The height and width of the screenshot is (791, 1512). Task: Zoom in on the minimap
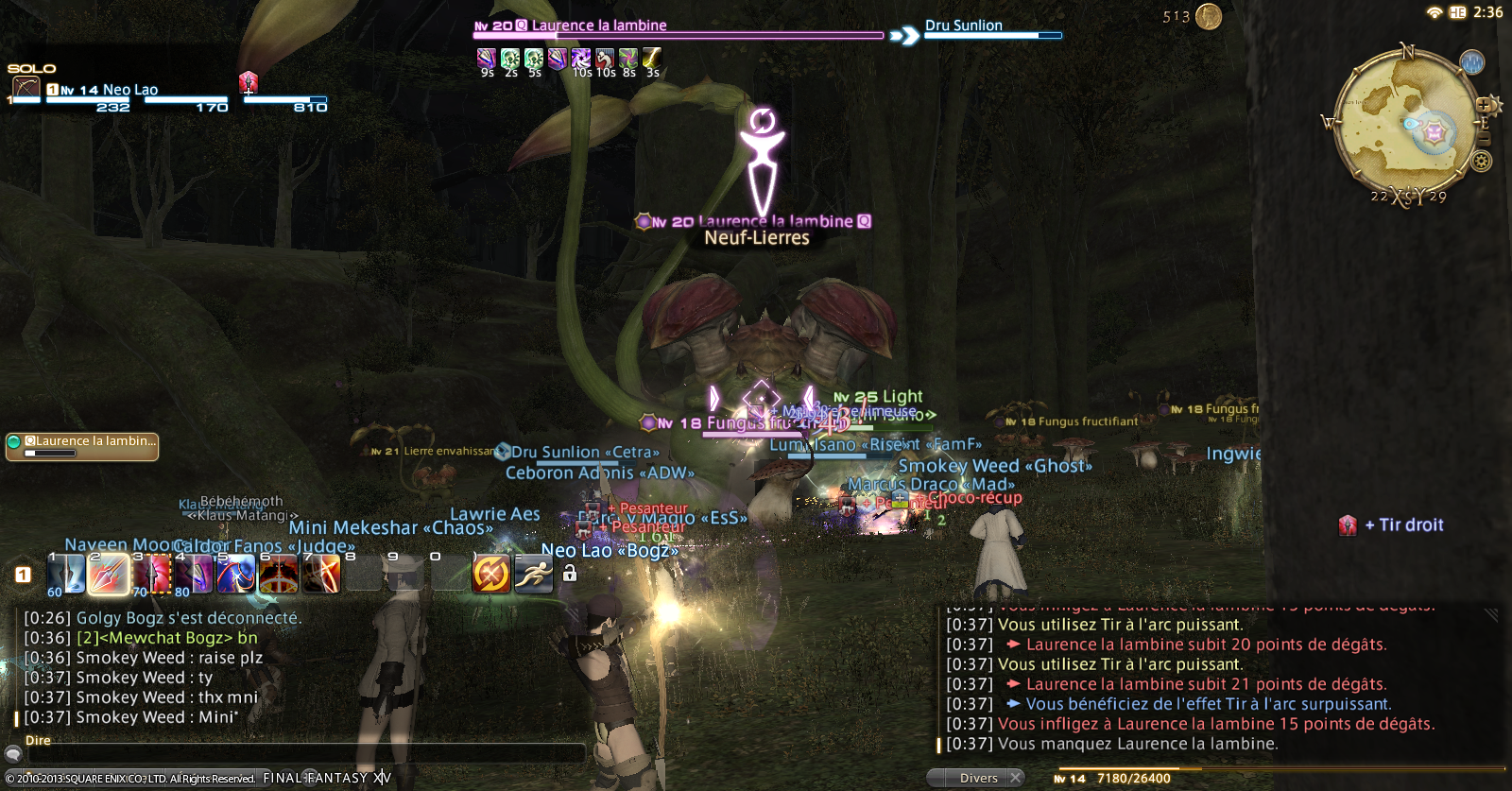(1484, 105)
